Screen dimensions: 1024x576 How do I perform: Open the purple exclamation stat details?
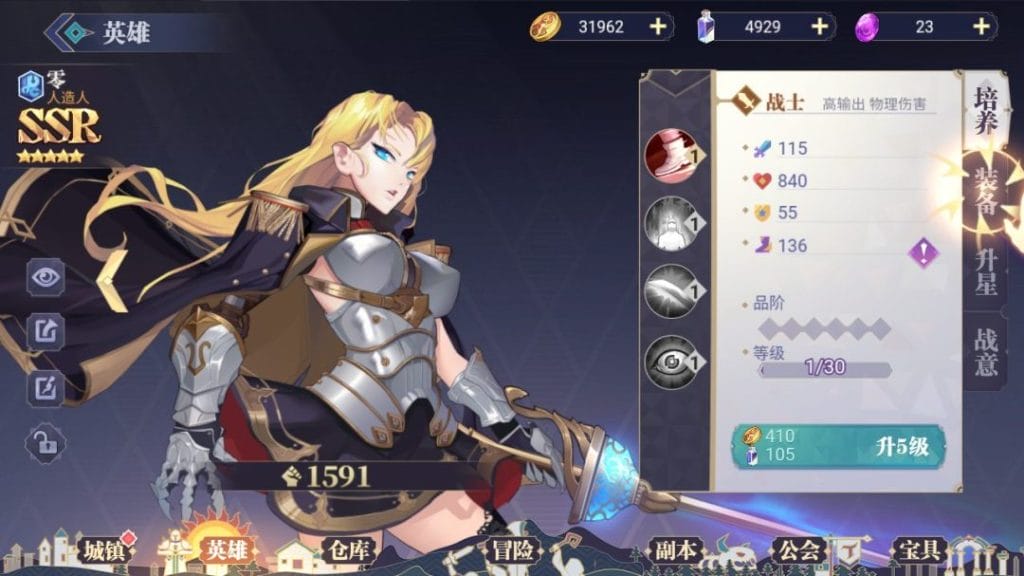pos(923,252)
